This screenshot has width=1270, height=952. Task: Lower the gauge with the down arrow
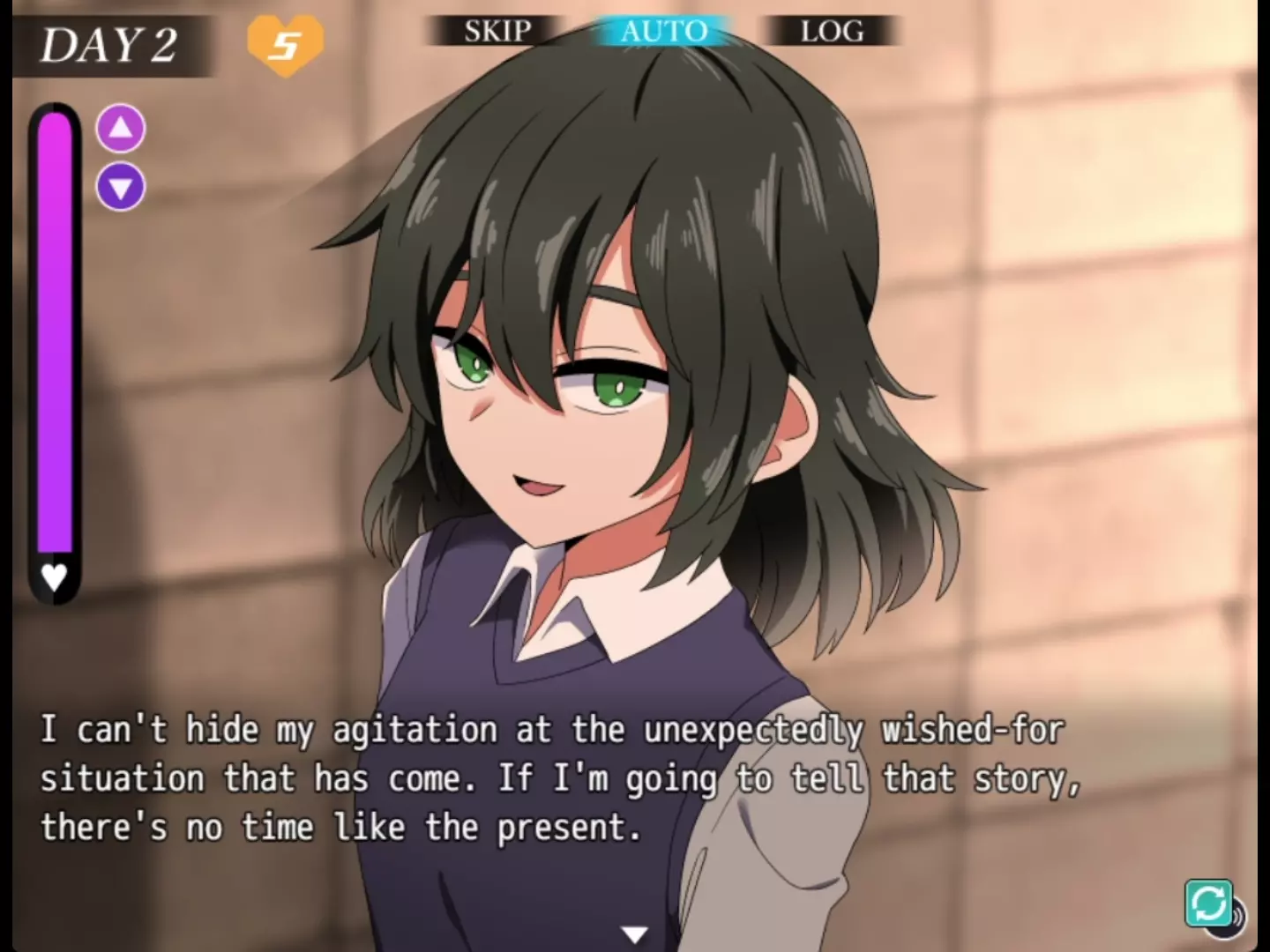click(121, 187)
